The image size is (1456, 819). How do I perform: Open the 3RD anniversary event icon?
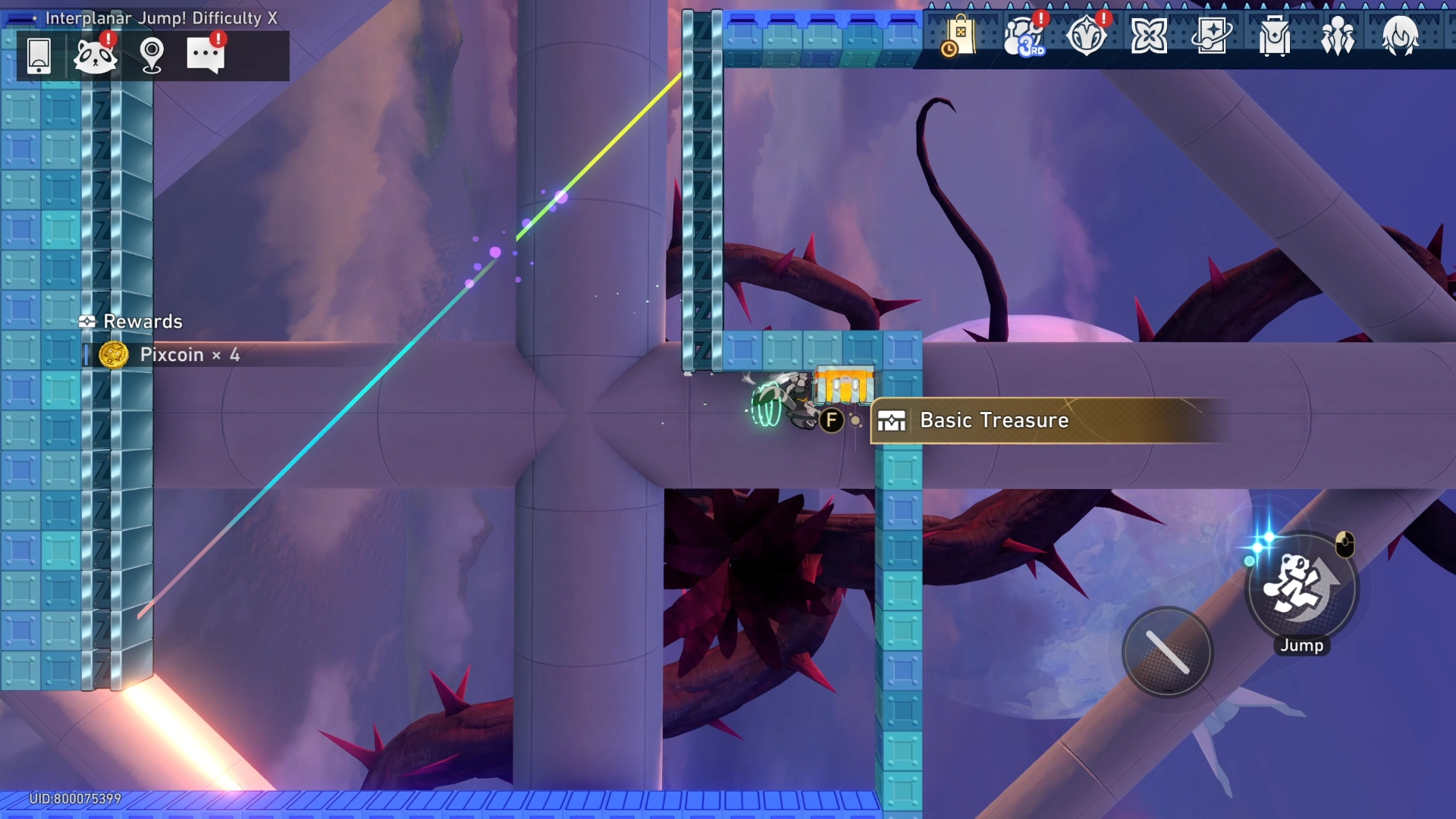1024,36
